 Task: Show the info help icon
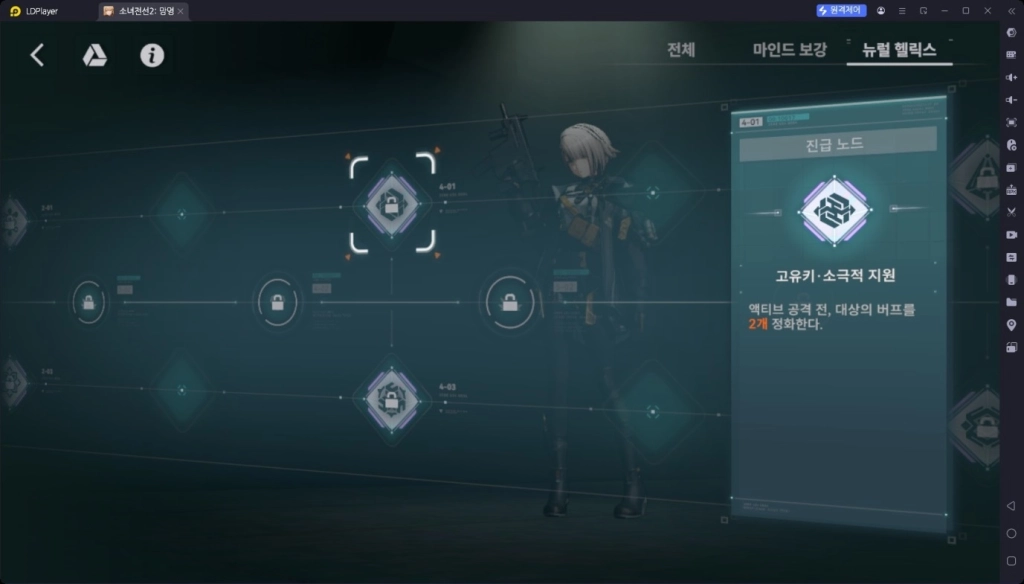[x=152, y=55]
